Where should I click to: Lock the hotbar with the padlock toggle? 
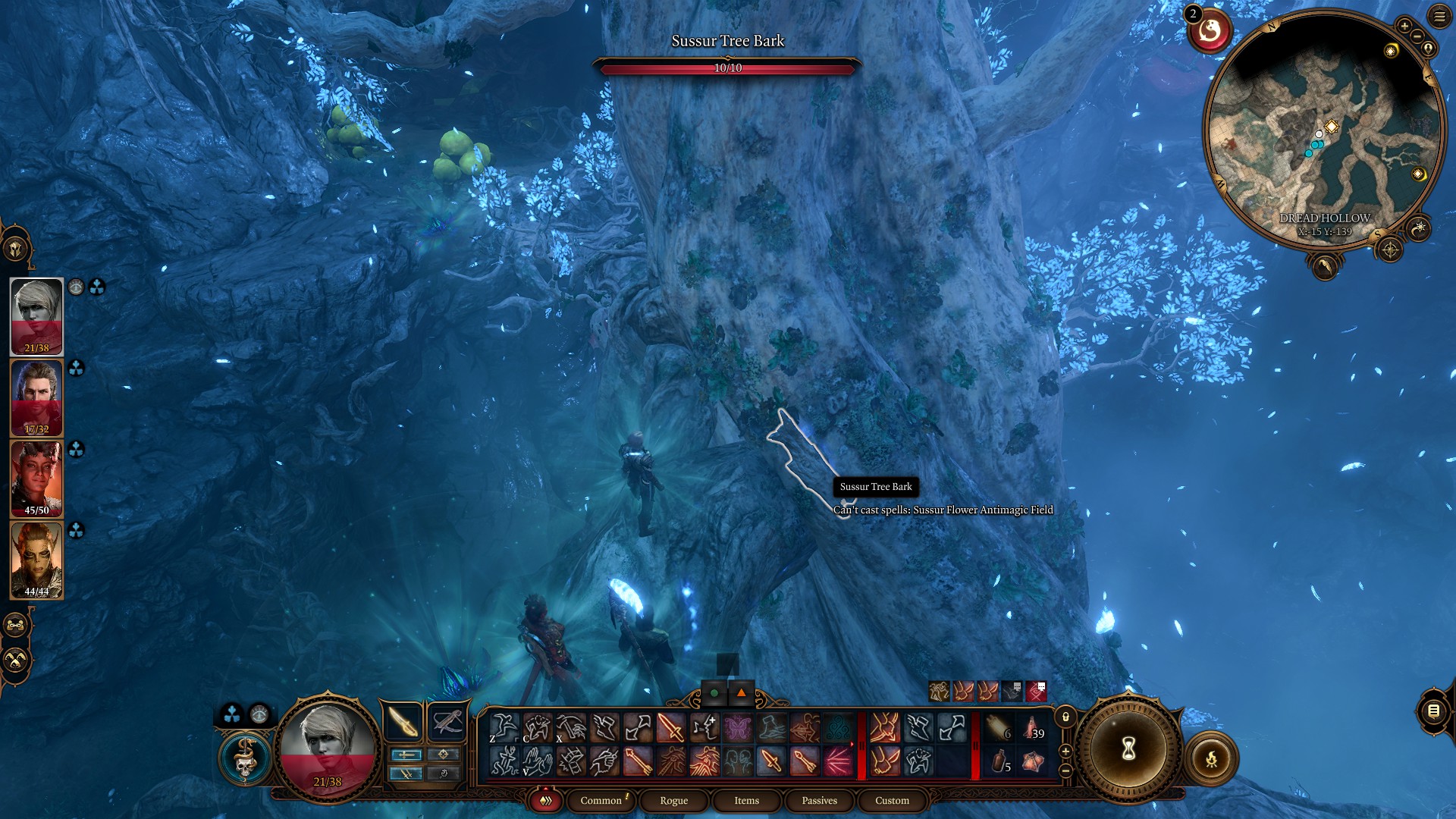tap(1065, 717)
